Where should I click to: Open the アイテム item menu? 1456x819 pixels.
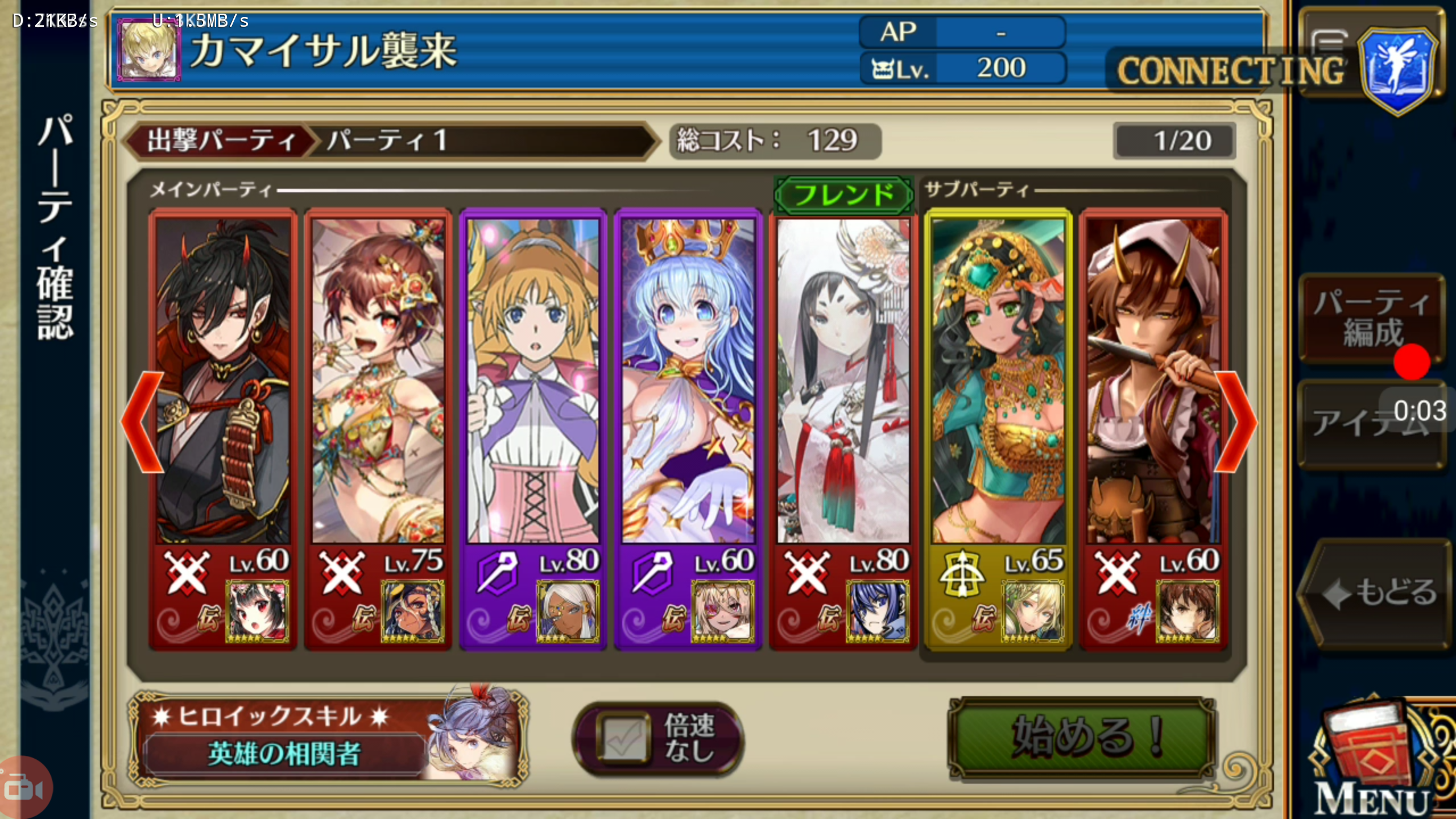pos(1371,424)
